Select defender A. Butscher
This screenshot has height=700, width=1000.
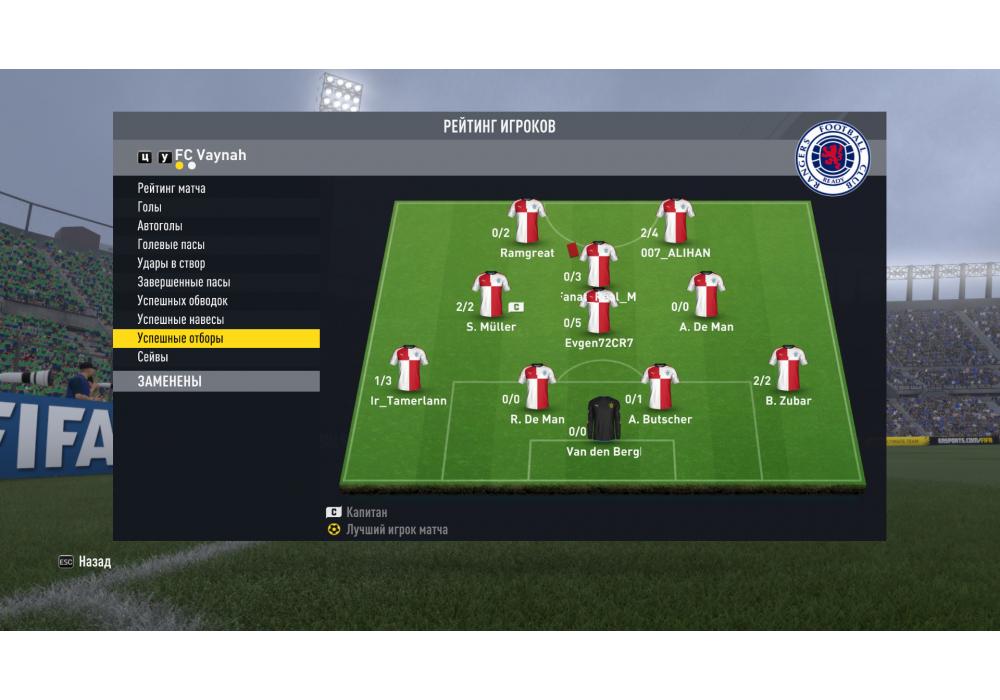(660, 388)
